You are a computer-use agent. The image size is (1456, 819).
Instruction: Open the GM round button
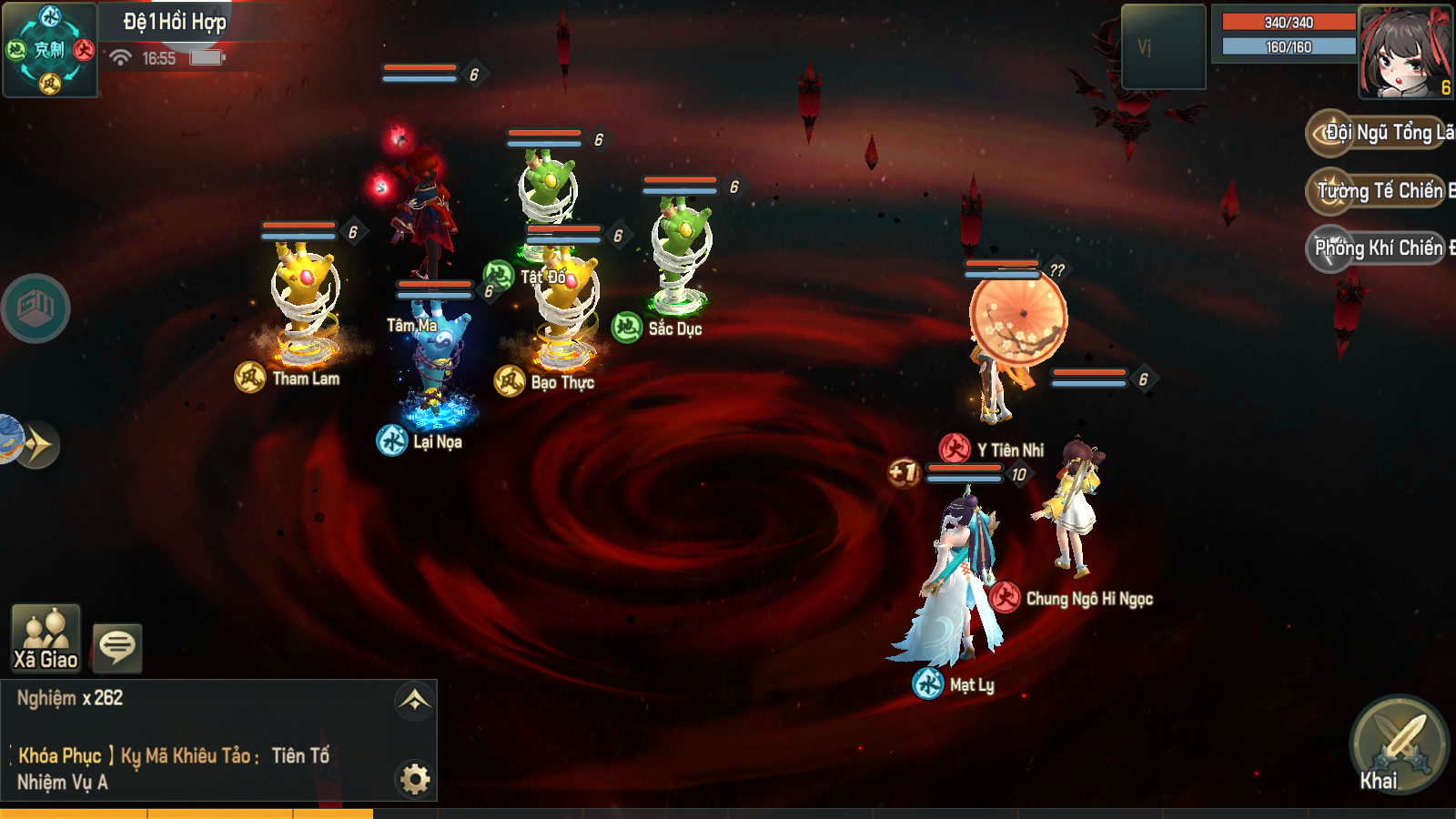point(35,308)
